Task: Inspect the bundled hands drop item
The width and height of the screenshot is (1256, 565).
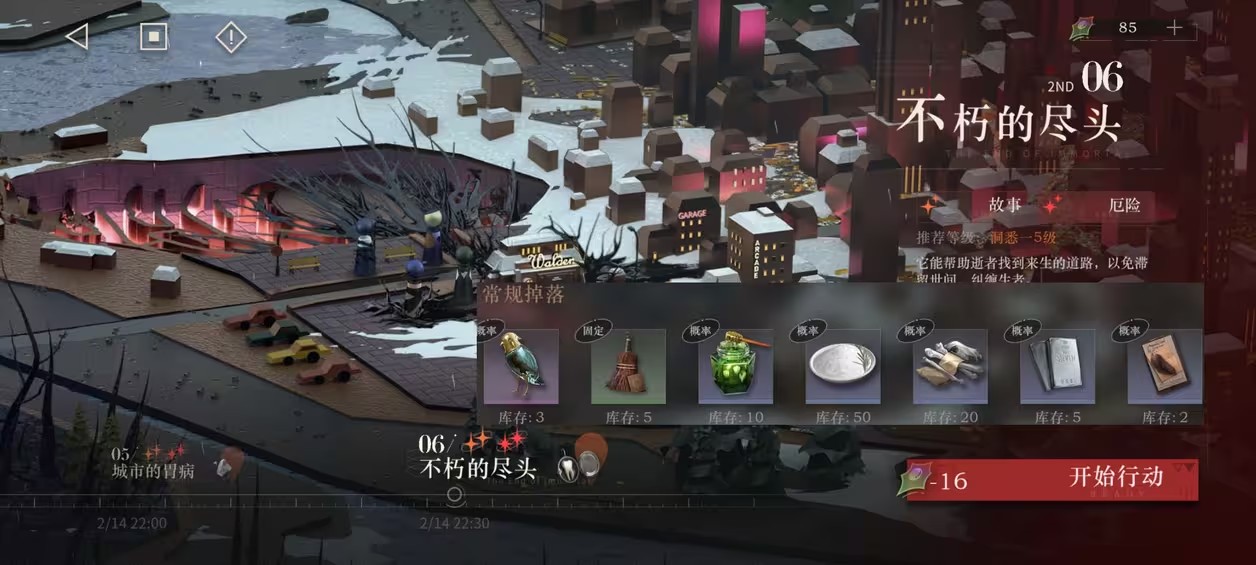Action: [x=950, y=366]
